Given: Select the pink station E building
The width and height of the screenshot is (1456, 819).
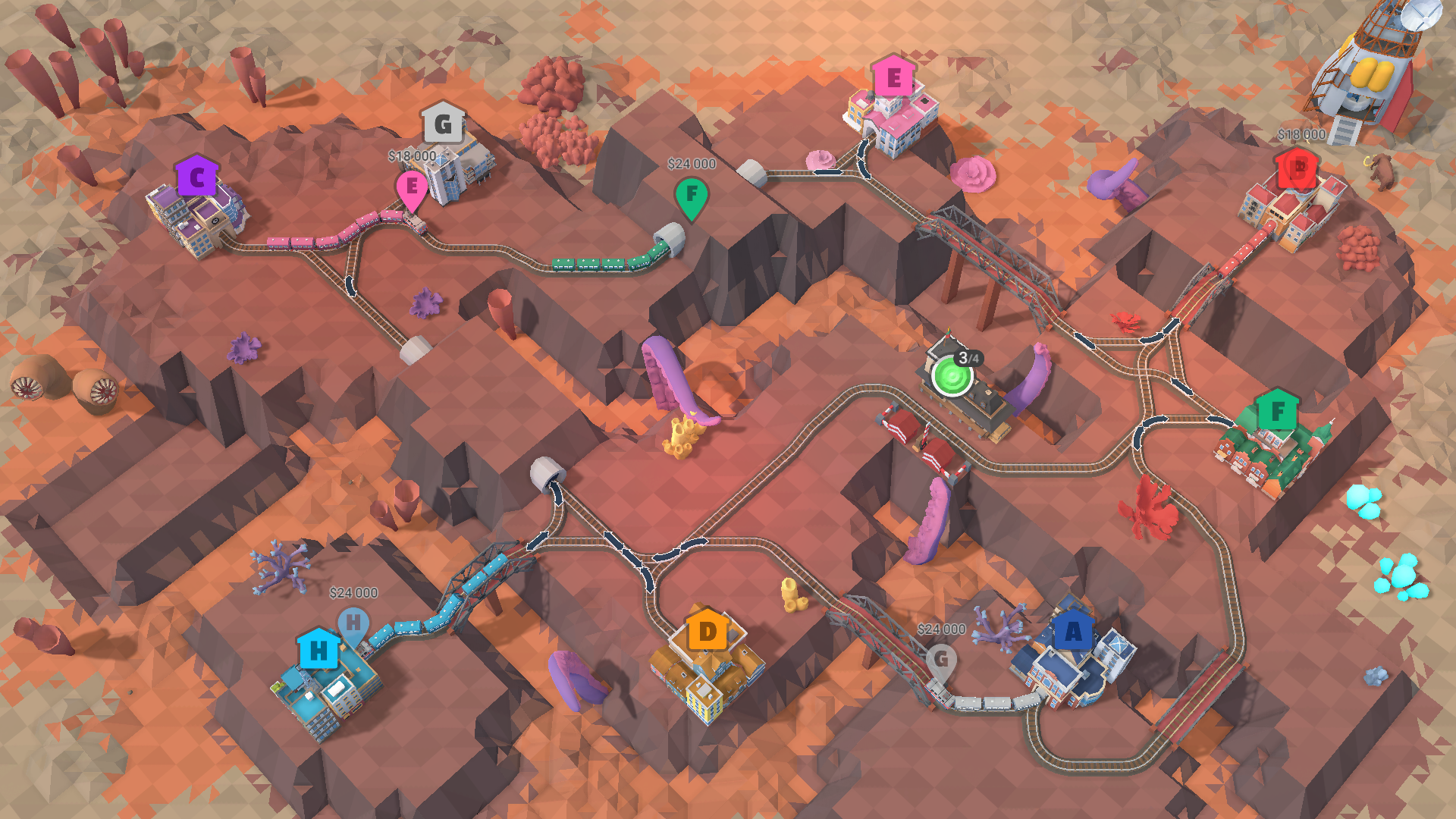Looking at the screenshot, I should point(893,78).
